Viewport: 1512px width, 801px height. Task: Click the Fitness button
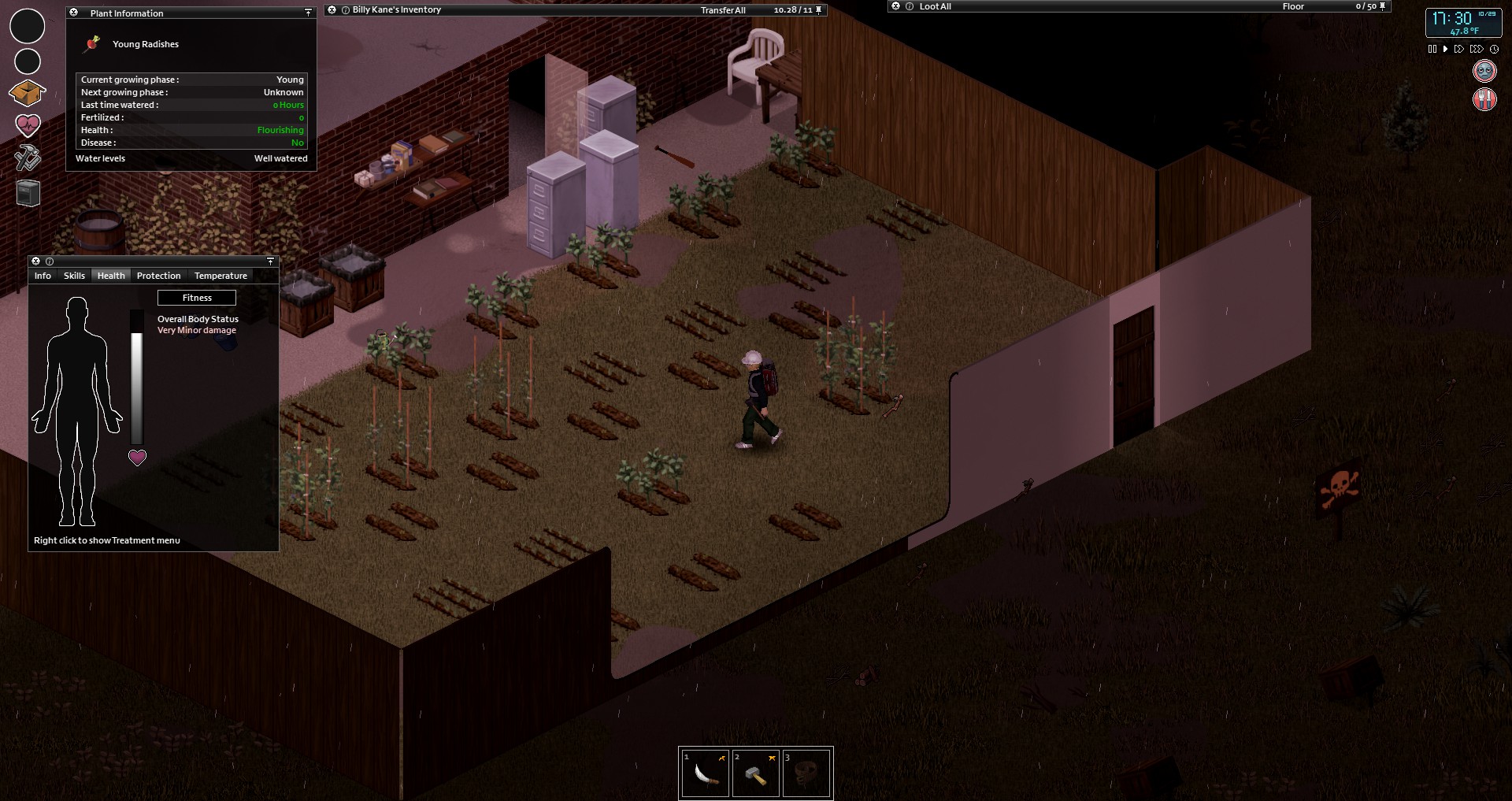pos(196,298)
